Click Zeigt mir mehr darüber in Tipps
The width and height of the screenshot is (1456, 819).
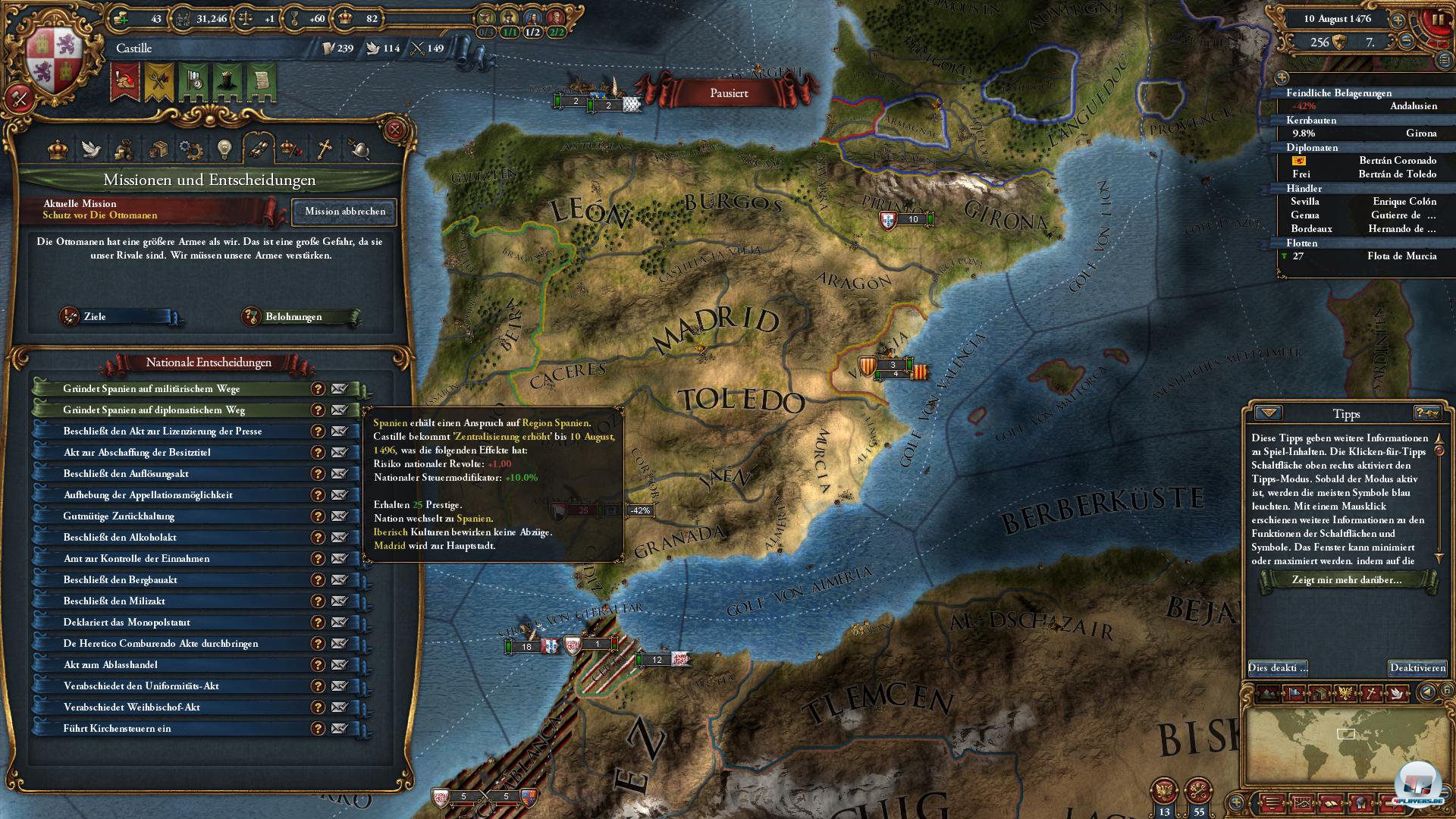pyautogui.click(x=1346, y=580)
